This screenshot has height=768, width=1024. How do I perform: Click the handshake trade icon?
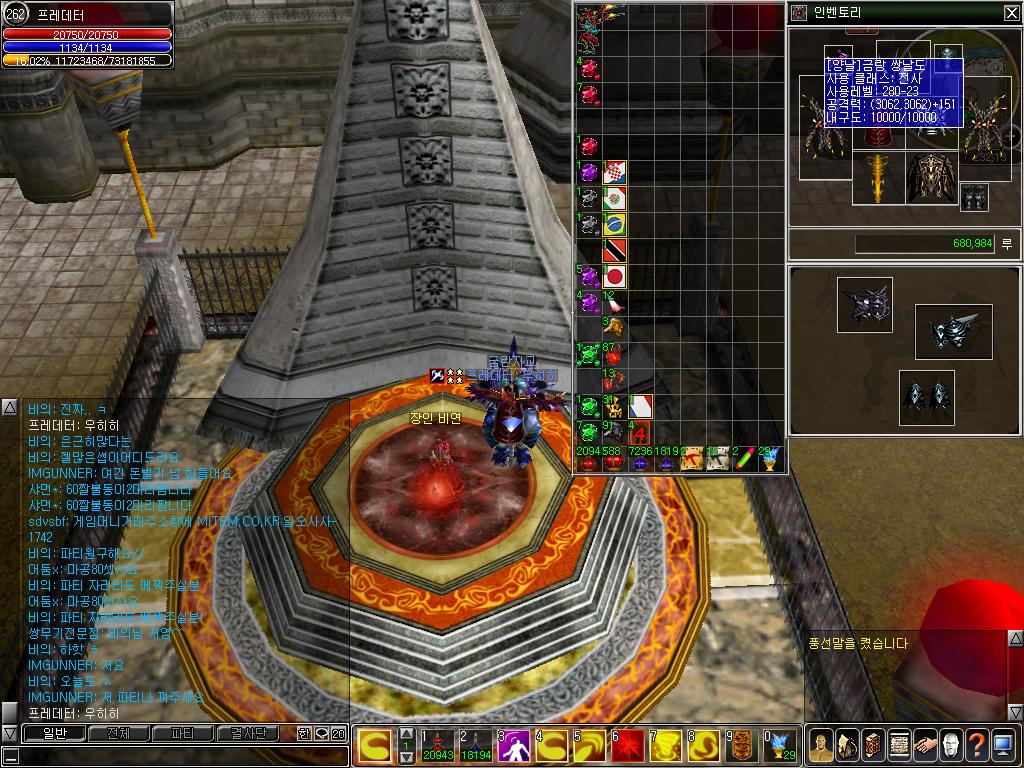[925, 745]
